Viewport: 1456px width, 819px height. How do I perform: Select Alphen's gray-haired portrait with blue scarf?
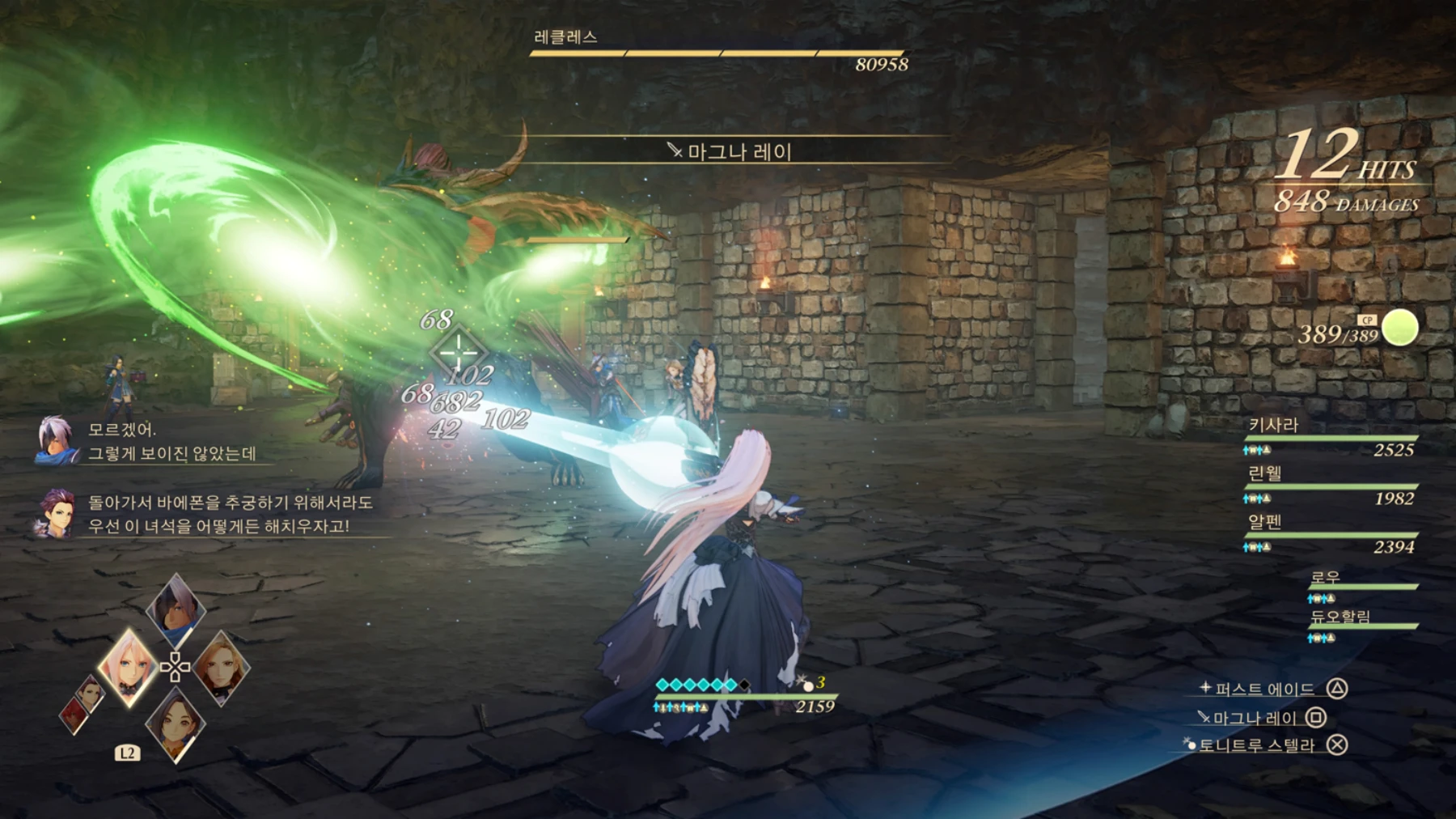(176, 611)
